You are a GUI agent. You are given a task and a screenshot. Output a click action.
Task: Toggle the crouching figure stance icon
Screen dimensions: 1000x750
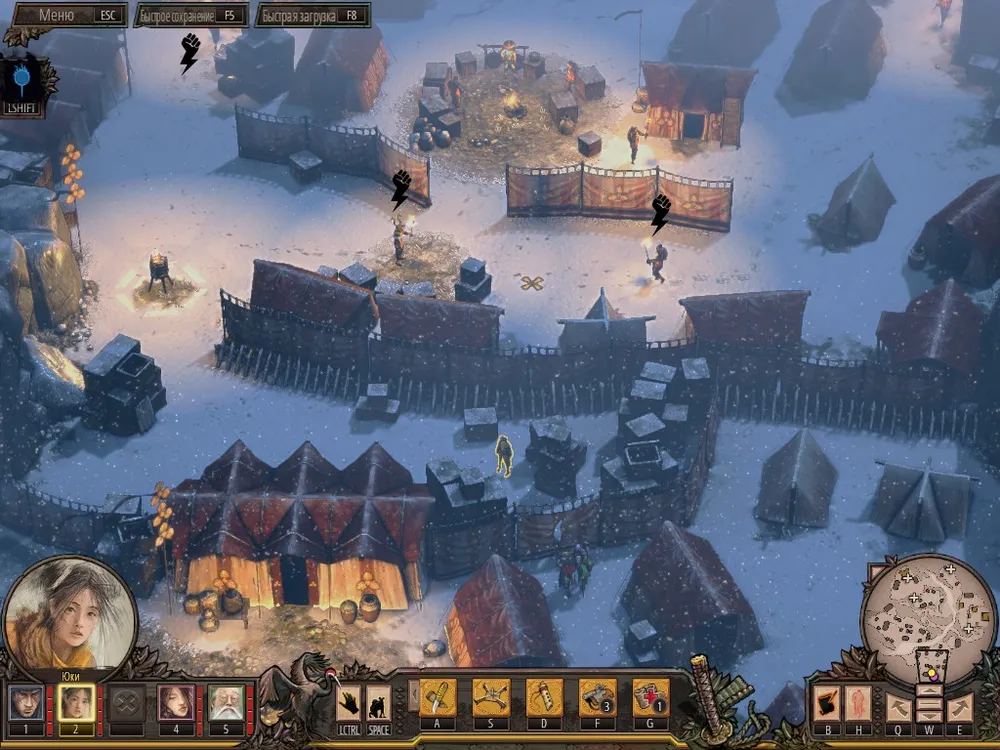click(x=378, y=701)
